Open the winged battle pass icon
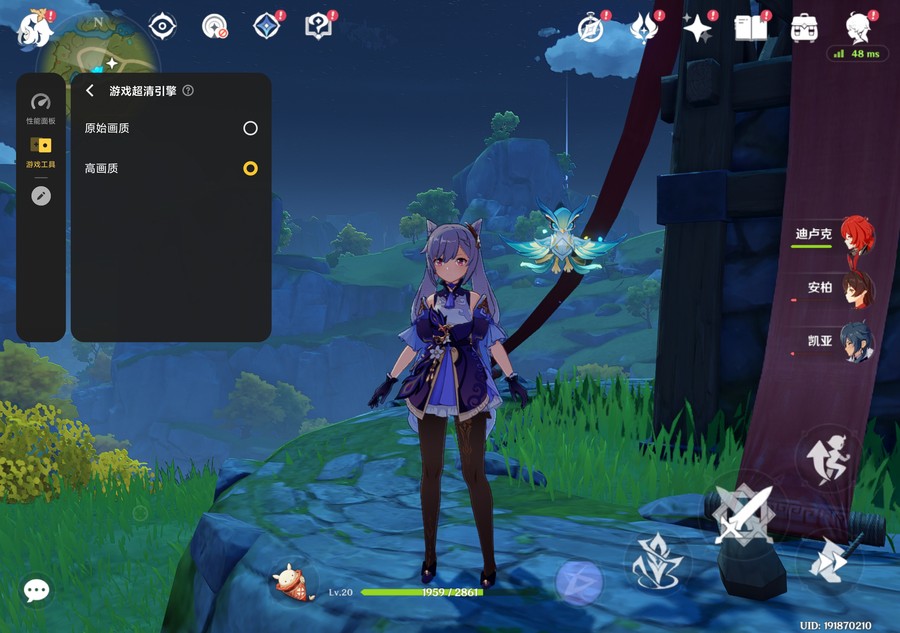This screenshot has width=900, height=633. coord(644,28)
